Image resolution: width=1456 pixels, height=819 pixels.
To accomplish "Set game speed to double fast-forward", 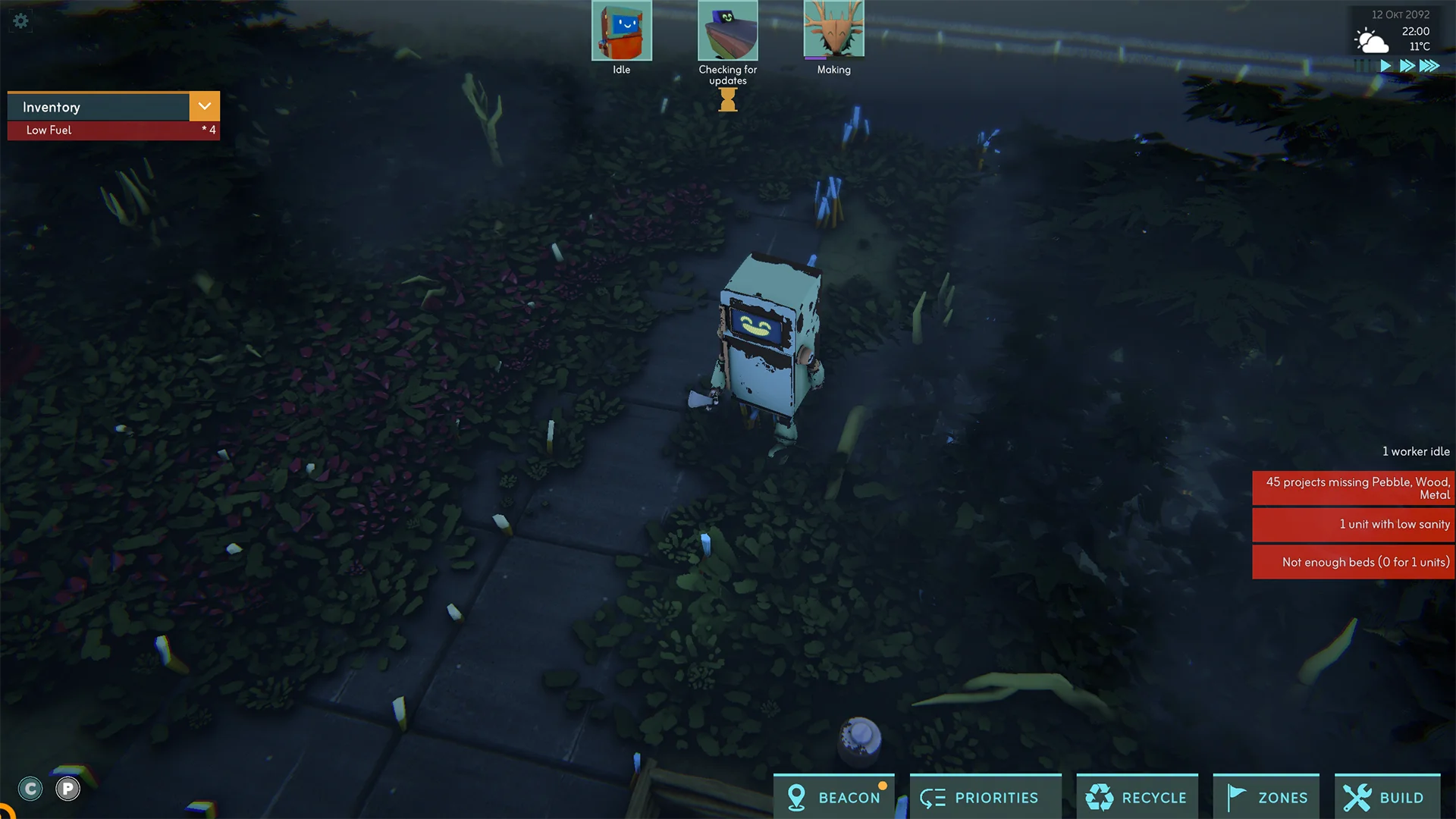I will (x=1407, y=66).
